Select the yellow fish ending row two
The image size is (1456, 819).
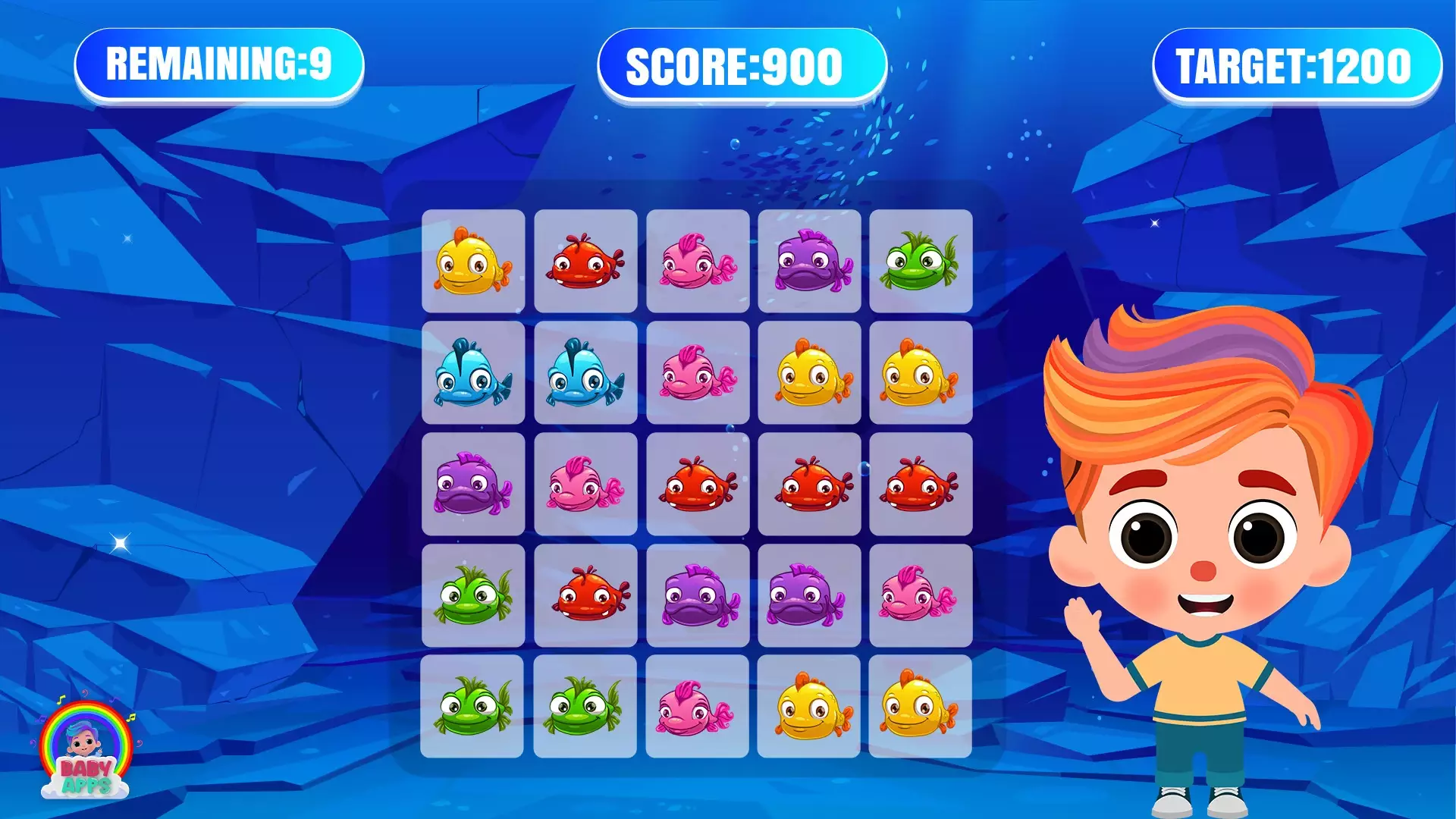[921, 374]
